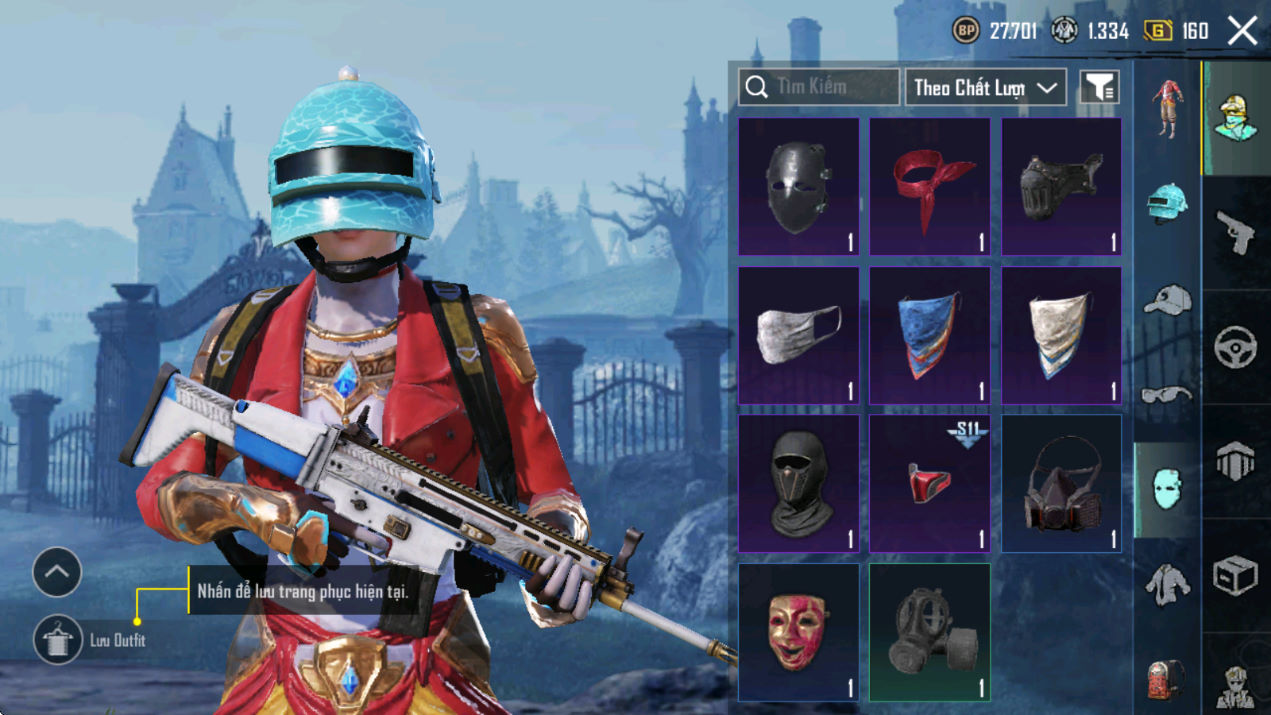Choose the white cloth face mask
Image resolution: width=1271 pixels, height=715 pixels.
pos(798,335)
